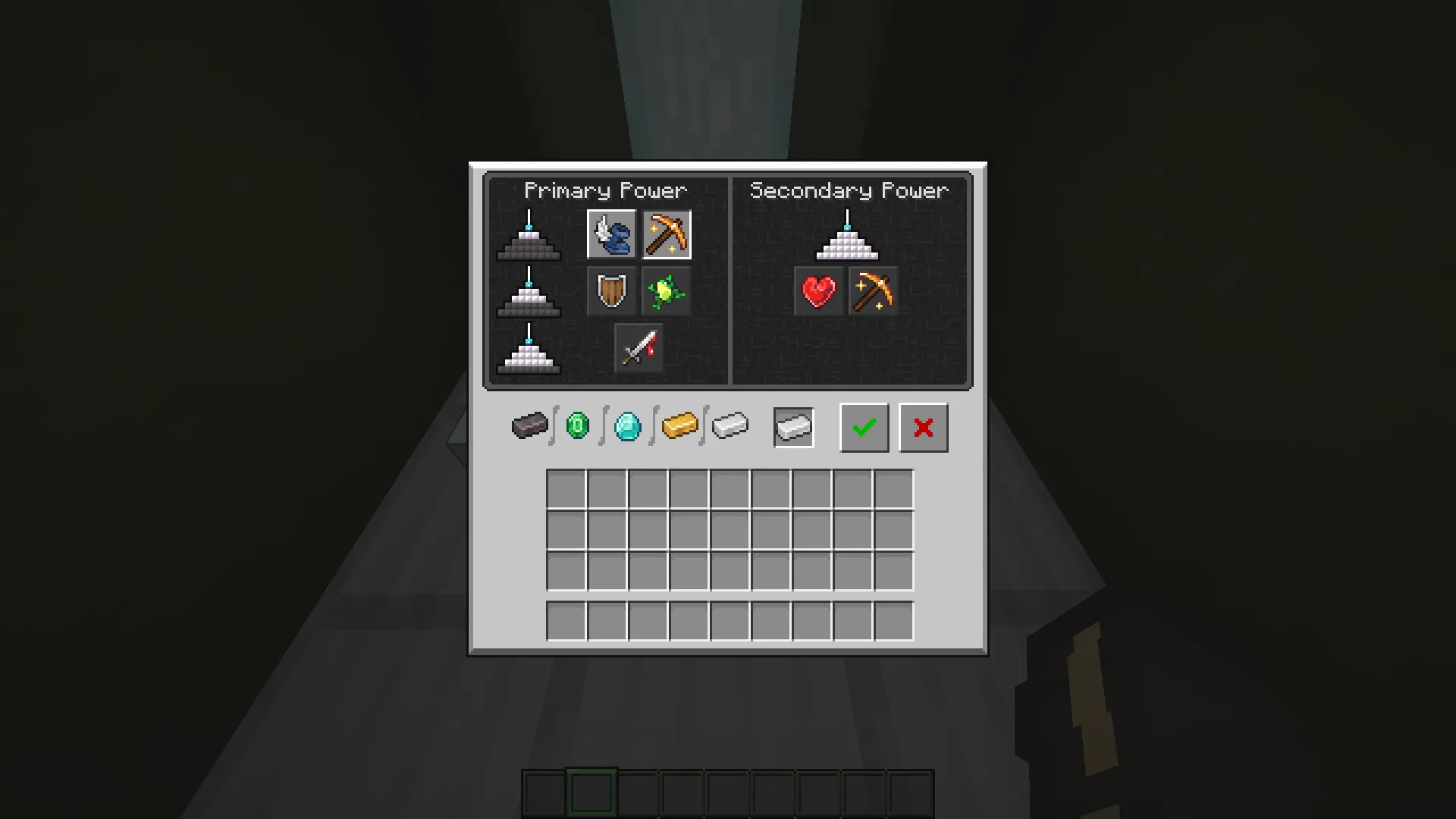Select the Haste pickaxe power icon
Screen dimensions: 1456x819
point(667,234)
